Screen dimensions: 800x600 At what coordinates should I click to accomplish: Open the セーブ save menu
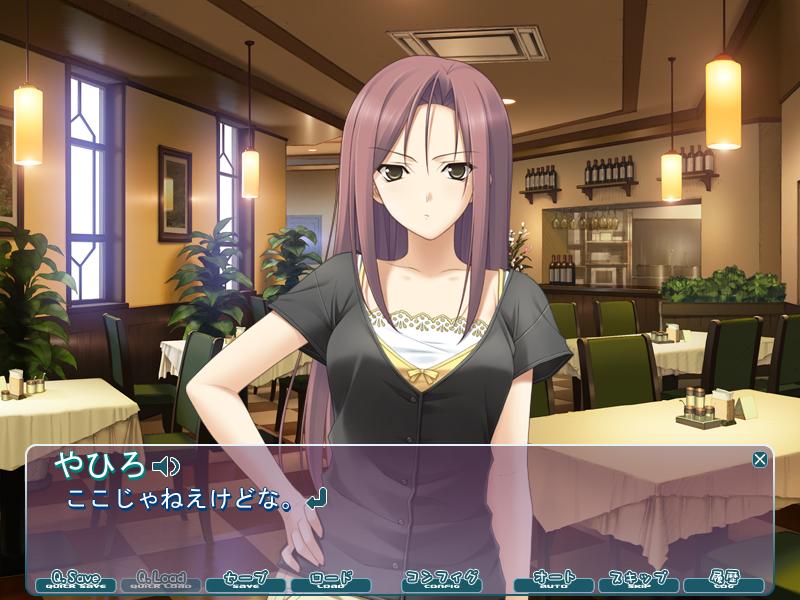246,580
